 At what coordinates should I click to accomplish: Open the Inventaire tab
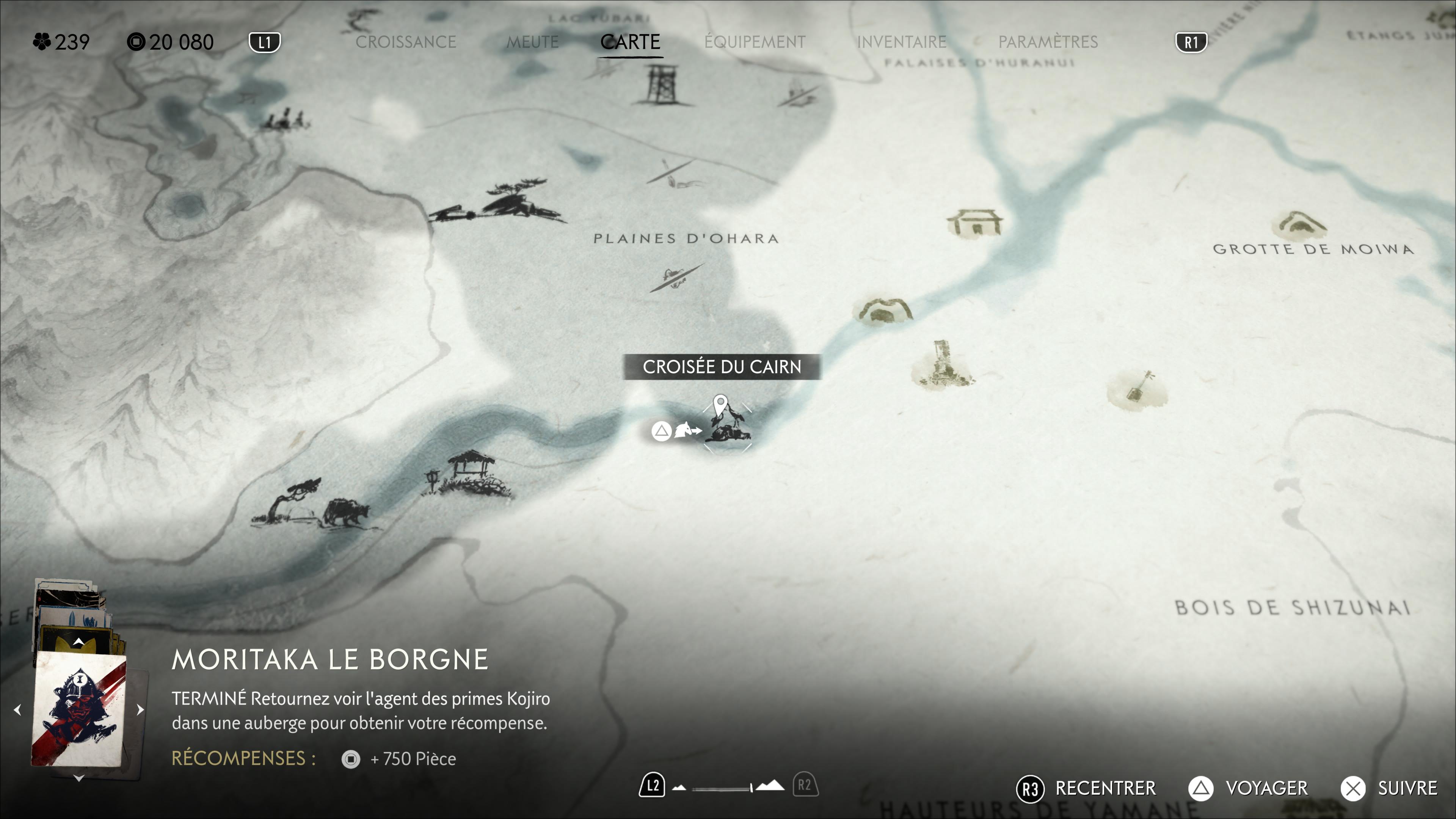tap(902, 42)
